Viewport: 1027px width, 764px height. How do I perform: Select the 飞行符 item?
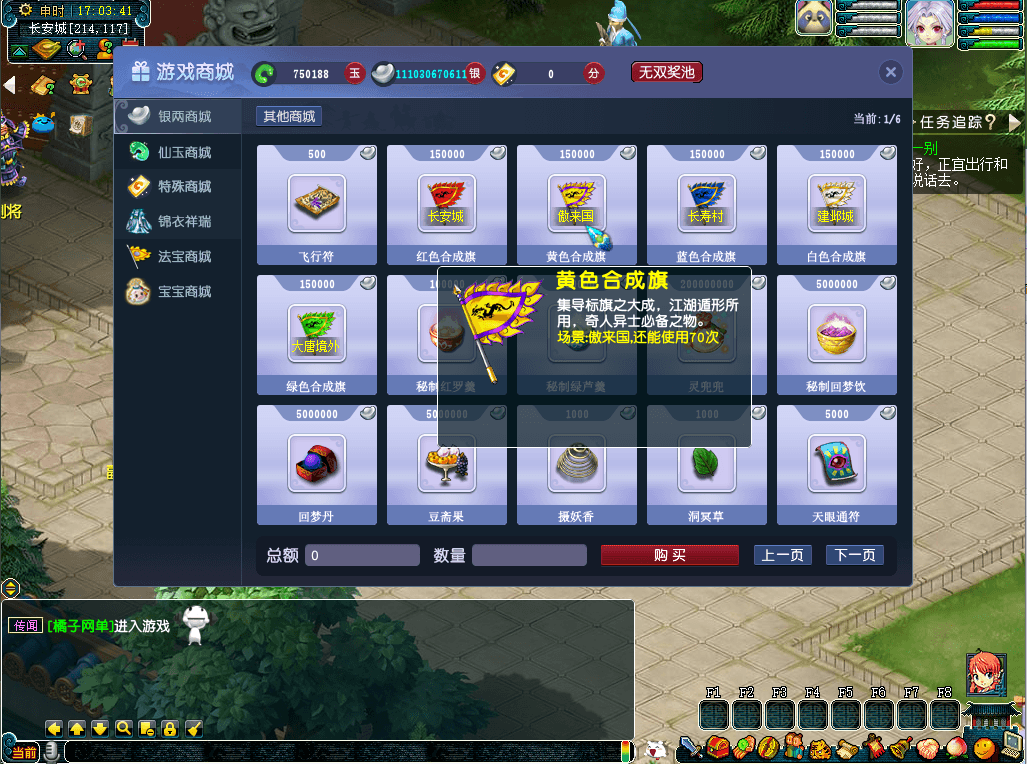tap(316, 203)
